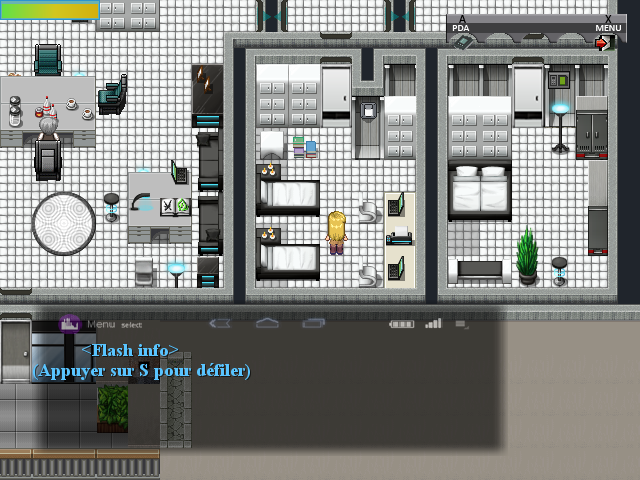Tap the phone bar's back arrow
Image resolution: width=640 pixels, height=480 pixels.
pyautogui.click(x=220, y=323)
